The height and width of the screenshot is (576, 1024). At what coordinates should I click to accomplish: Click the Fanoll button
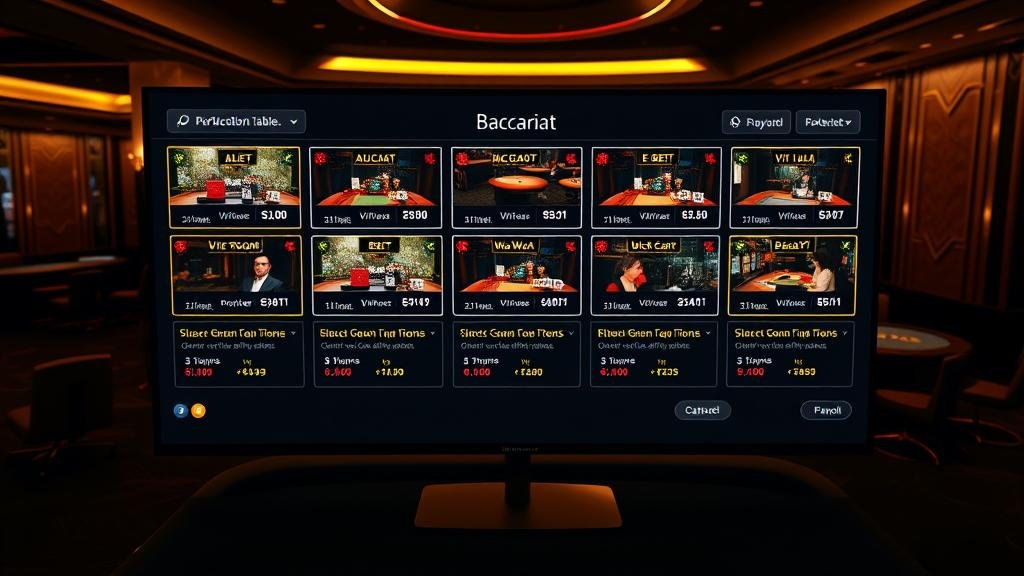point(826,410)
